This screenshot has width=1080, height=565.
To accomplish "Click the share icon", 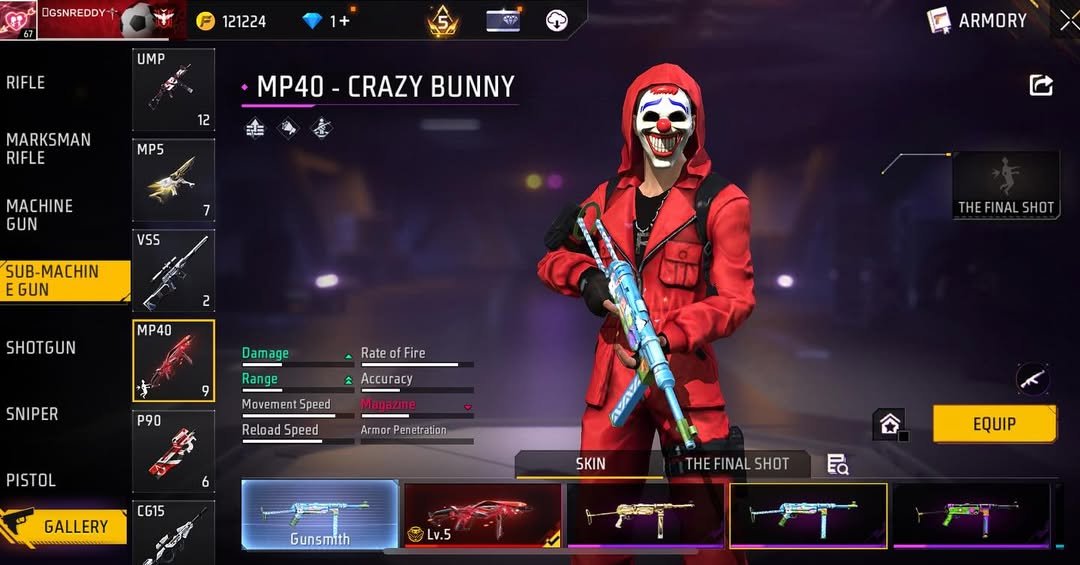I will coord(1041,86).
